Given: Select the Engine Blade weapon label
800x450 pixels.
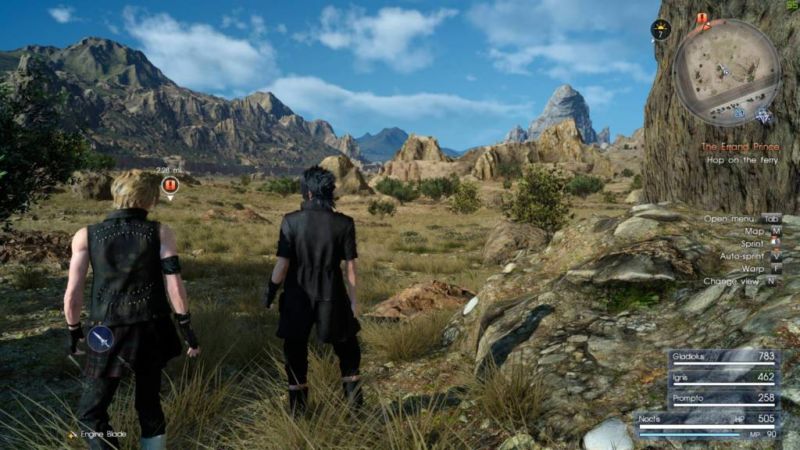Looking at the screenshot, I should tap(98, 434).
